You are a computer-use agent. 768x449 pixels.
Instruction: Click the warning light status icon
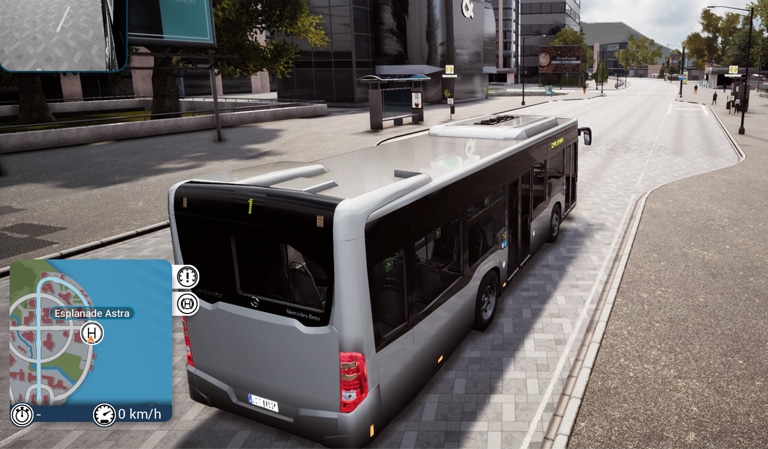[187, 277]
